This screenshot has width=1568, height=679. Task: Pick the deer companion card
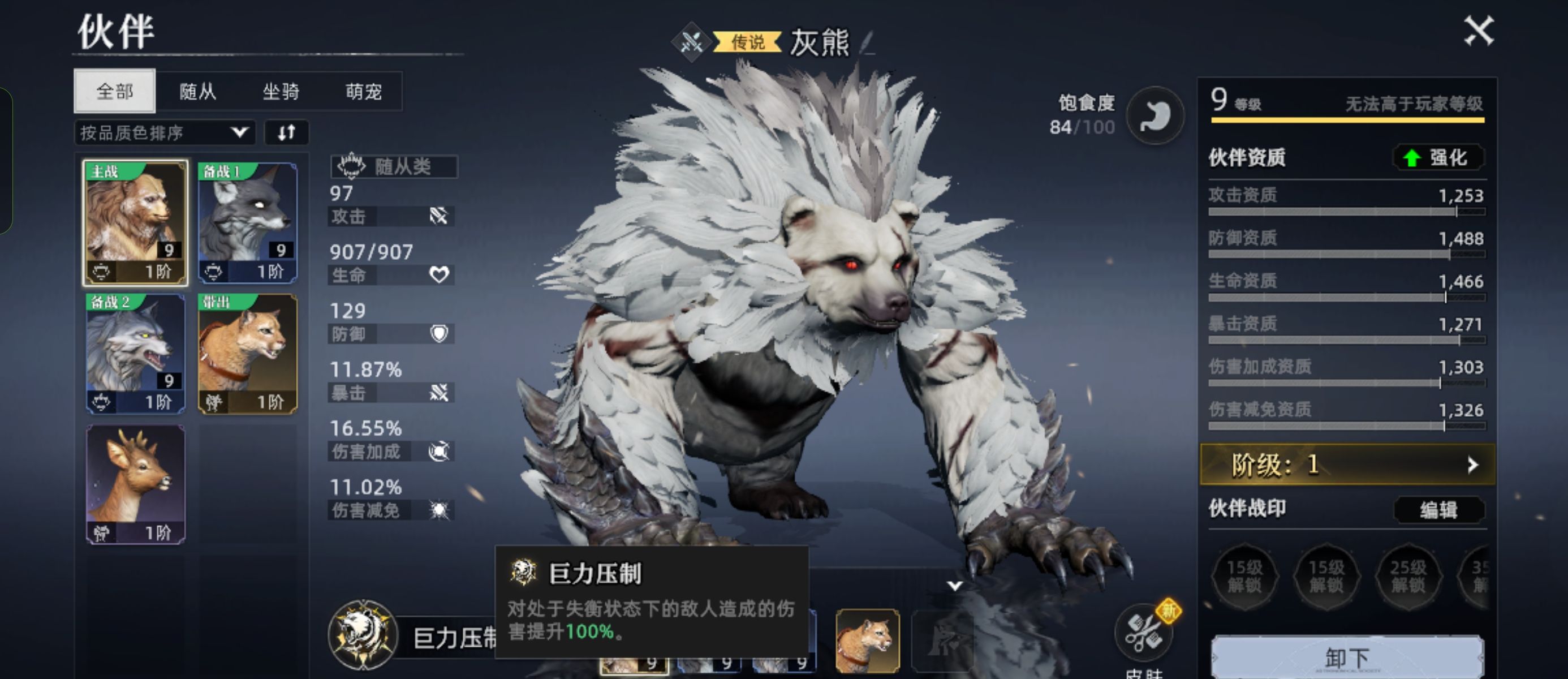pos(135,484)
